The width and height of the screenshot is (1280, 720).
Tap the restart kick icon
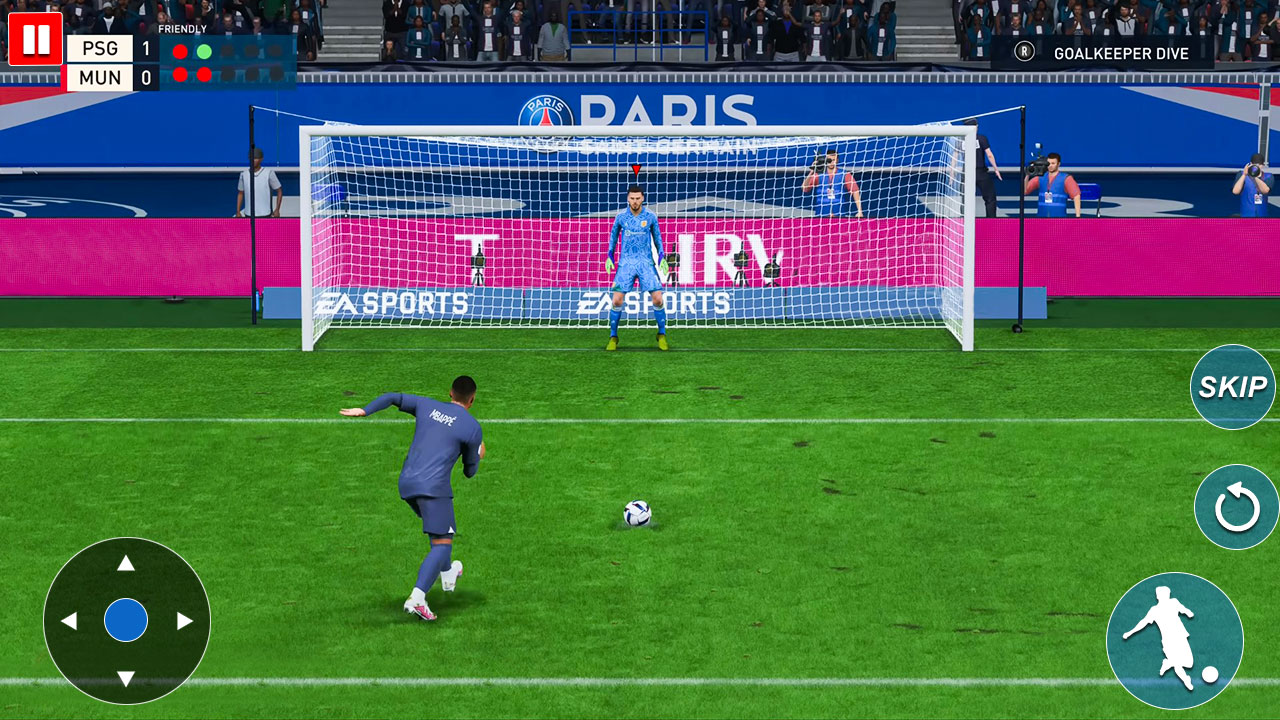coord(1235,507)
